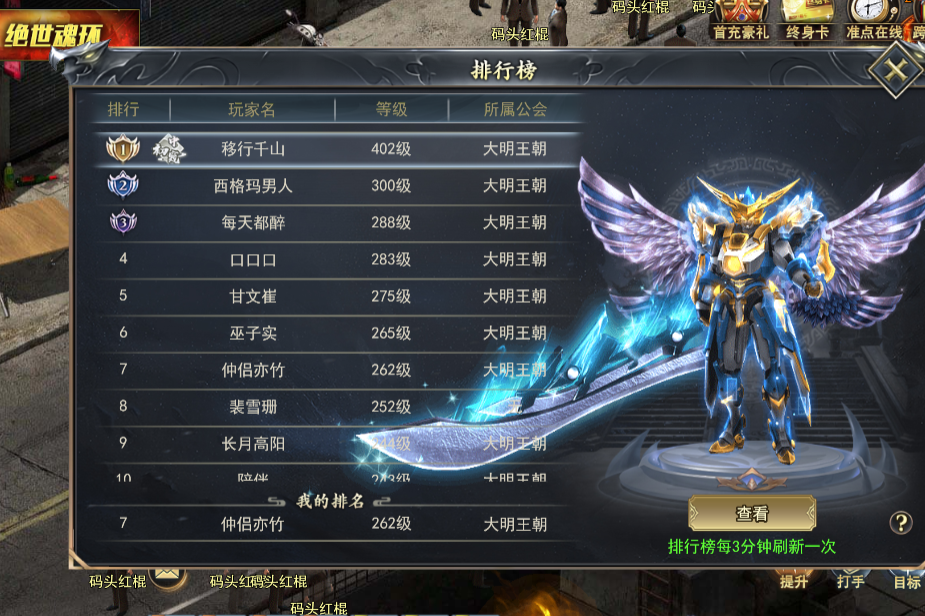Choose rank 9 player 长月高阳
The image size is (925, 616).
point(330,443)
